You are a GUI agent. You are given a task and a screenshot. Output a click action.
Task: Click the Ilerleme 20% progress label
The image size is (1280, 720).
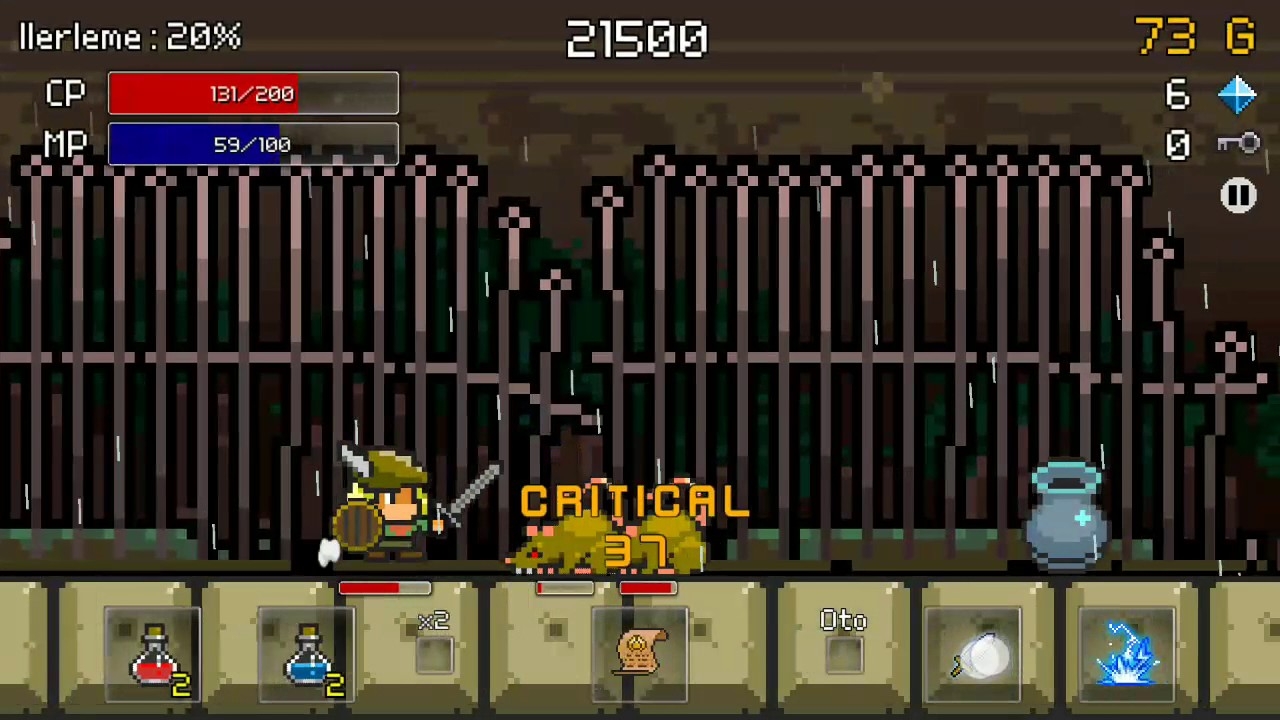129,37
